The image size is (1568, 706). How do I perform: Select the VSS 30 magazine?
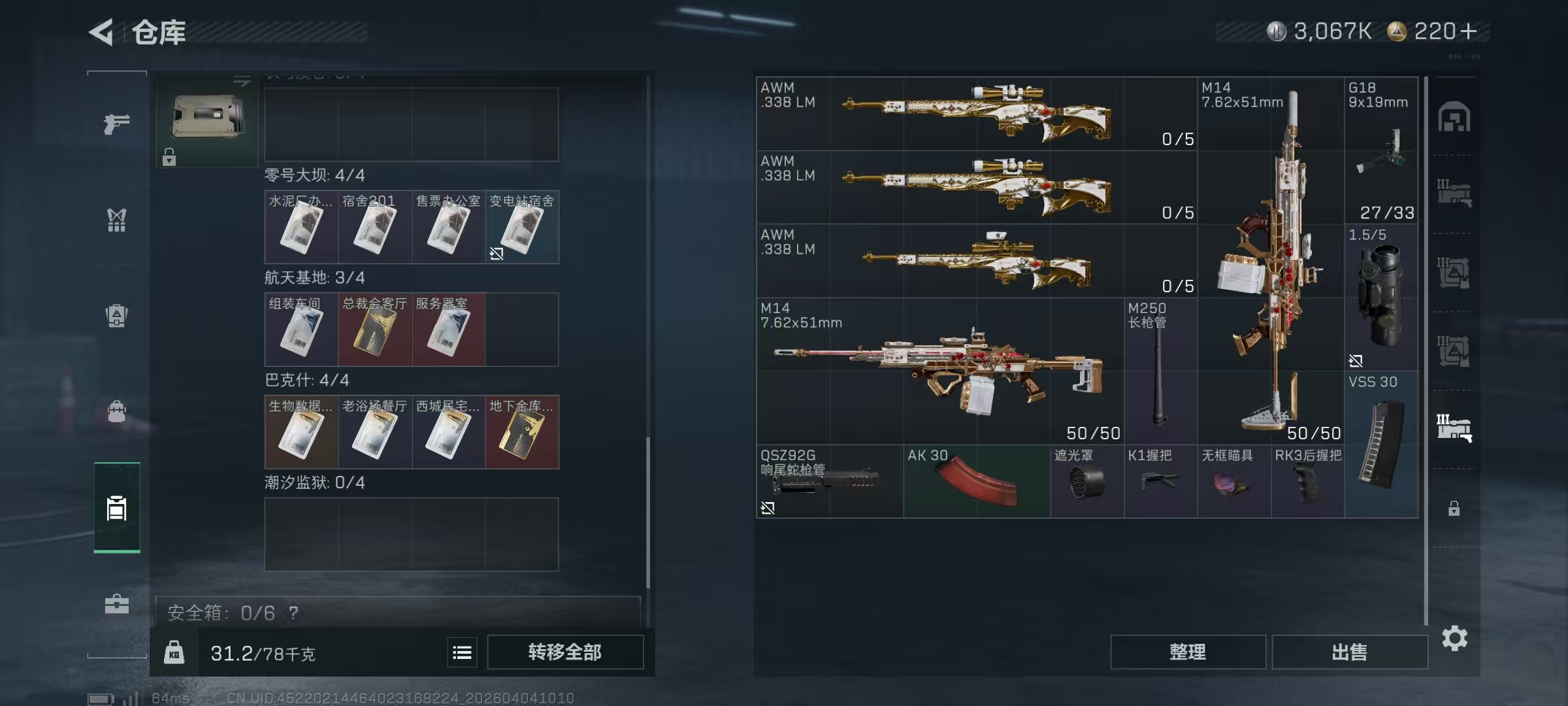[x=1380, y=445]
